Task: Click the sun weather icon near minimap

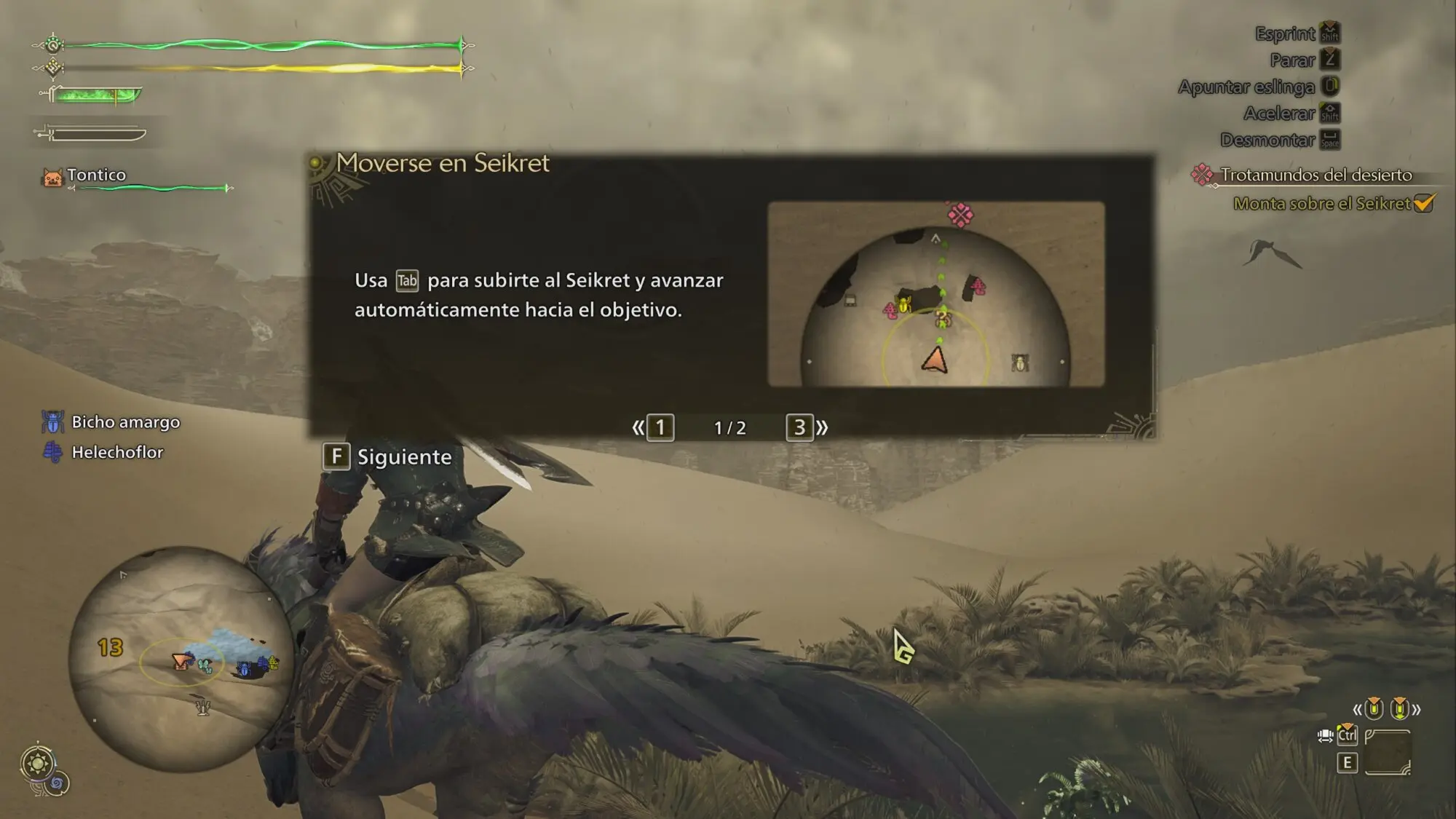Action: click(37, 764)
